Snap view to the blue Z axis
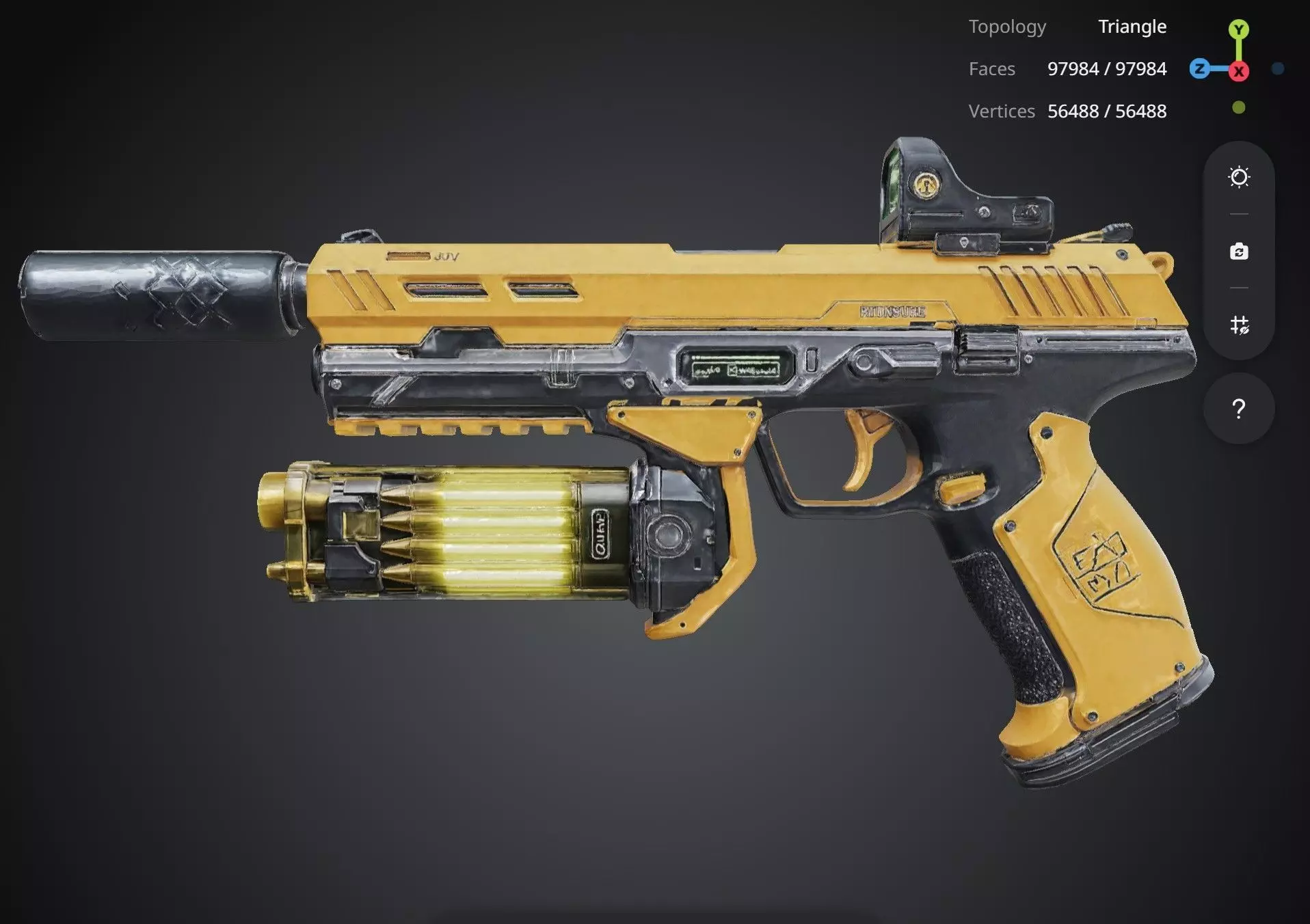The image size is (1310, 924). 1199,68
